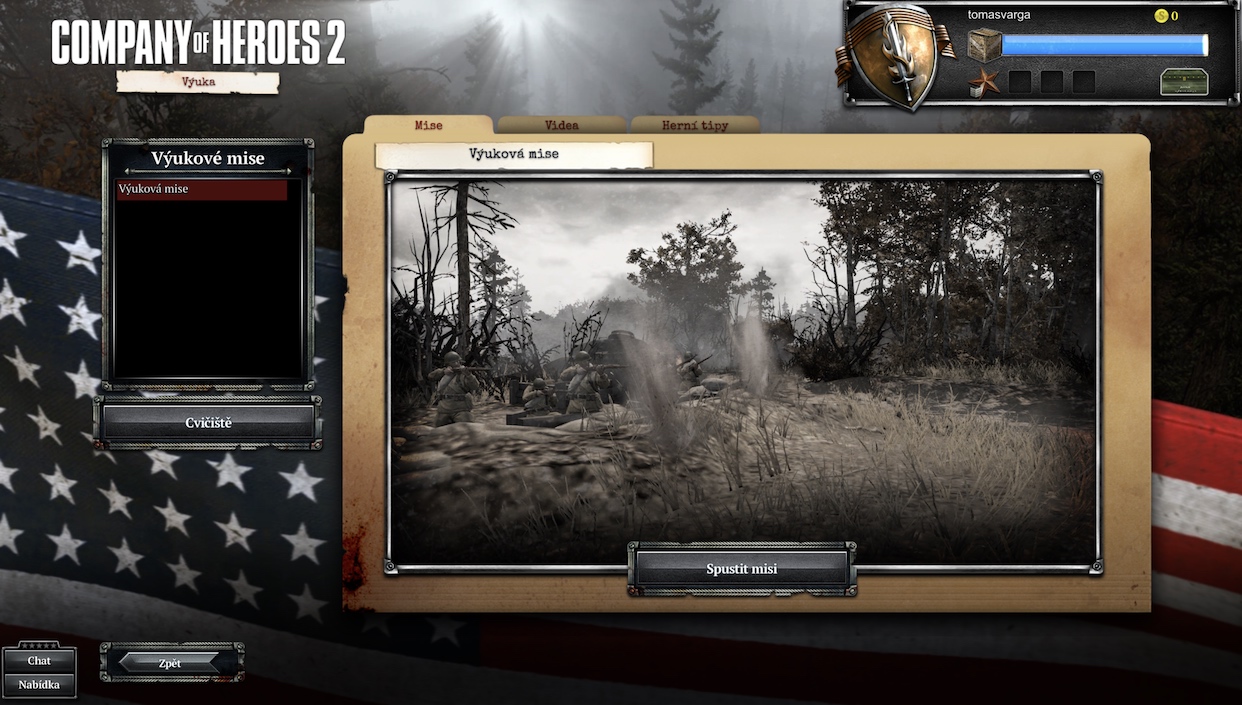Open the Cvičiště training ground
This screenshot has width=1242, height=705.
coord(208,423)
